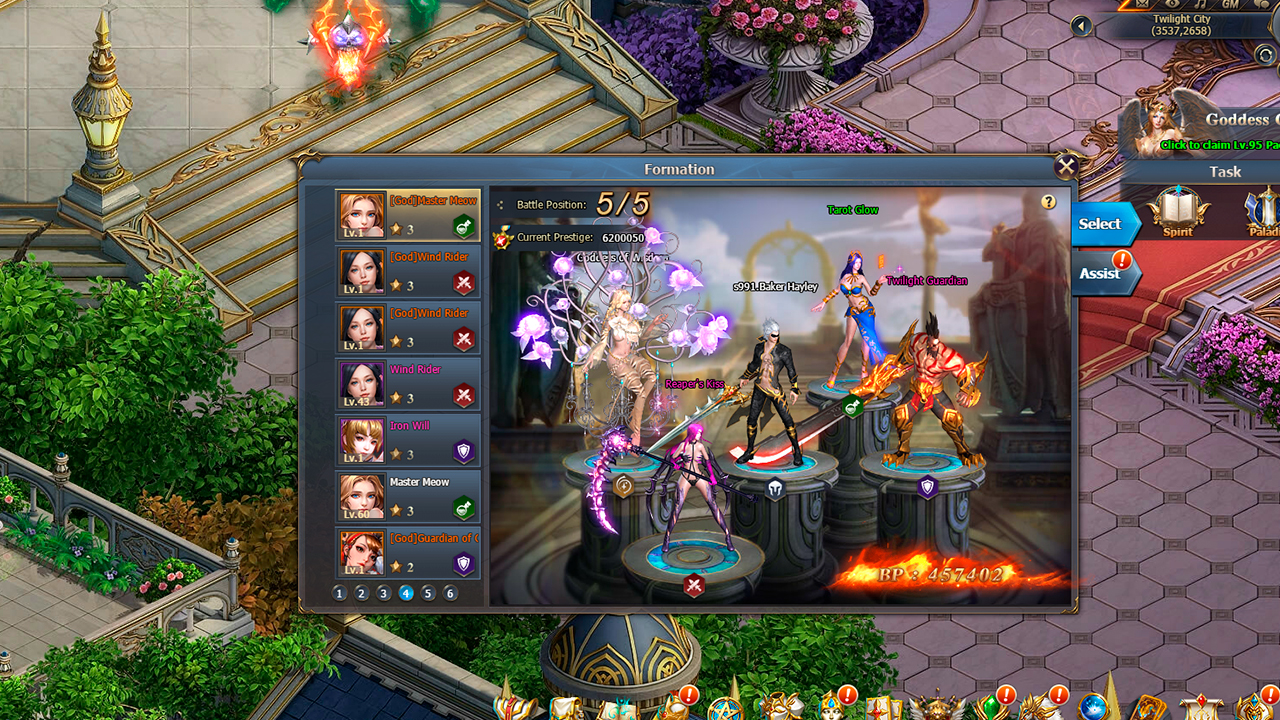Image resolution: width=1280 pixels, height=720 pixels.
Task: Click the GM icon on top bar
Action: (1229, 5)
